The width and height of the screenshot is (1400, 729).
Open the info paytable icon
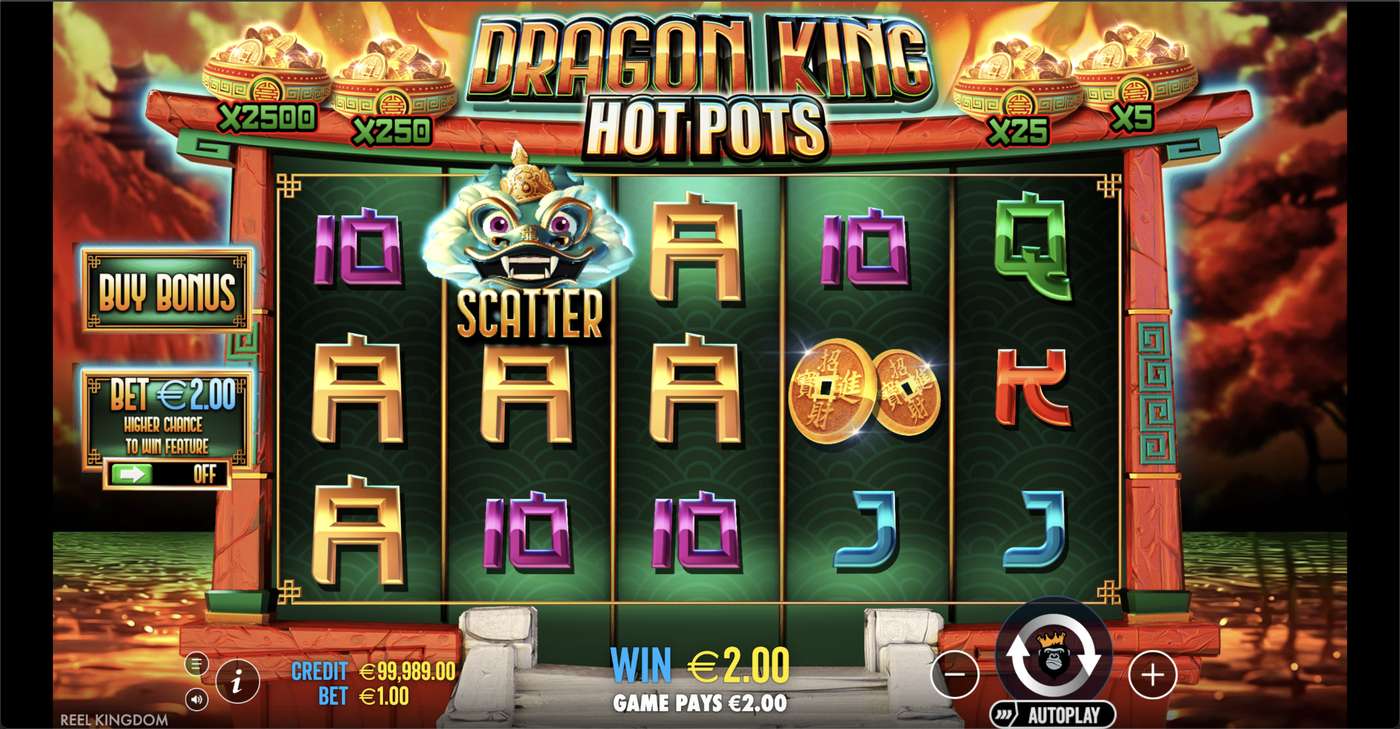coord(237,679)
